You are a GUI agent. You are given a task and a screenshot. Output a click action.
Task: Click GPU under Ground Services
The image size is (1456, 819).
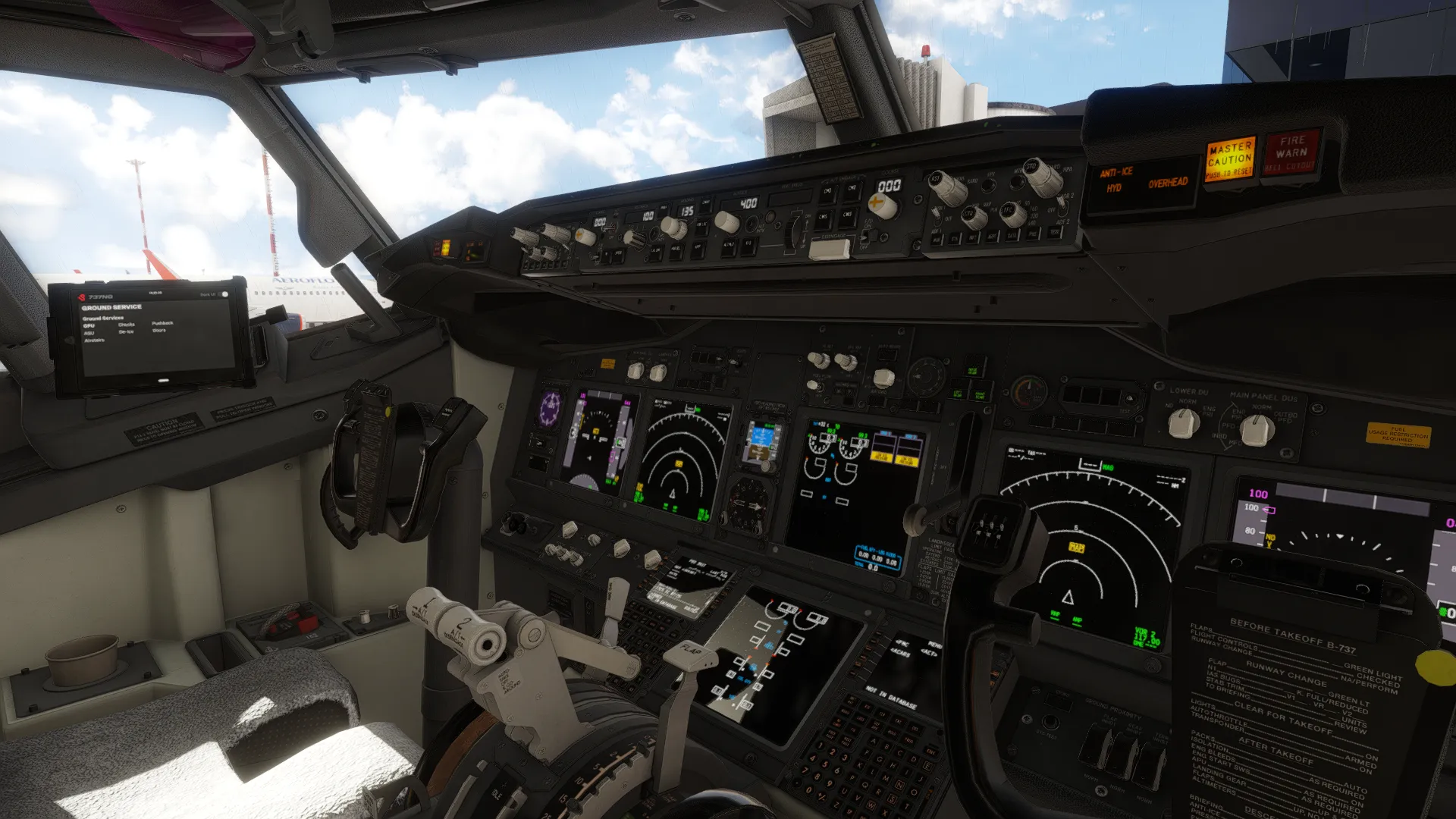point(89,325)
